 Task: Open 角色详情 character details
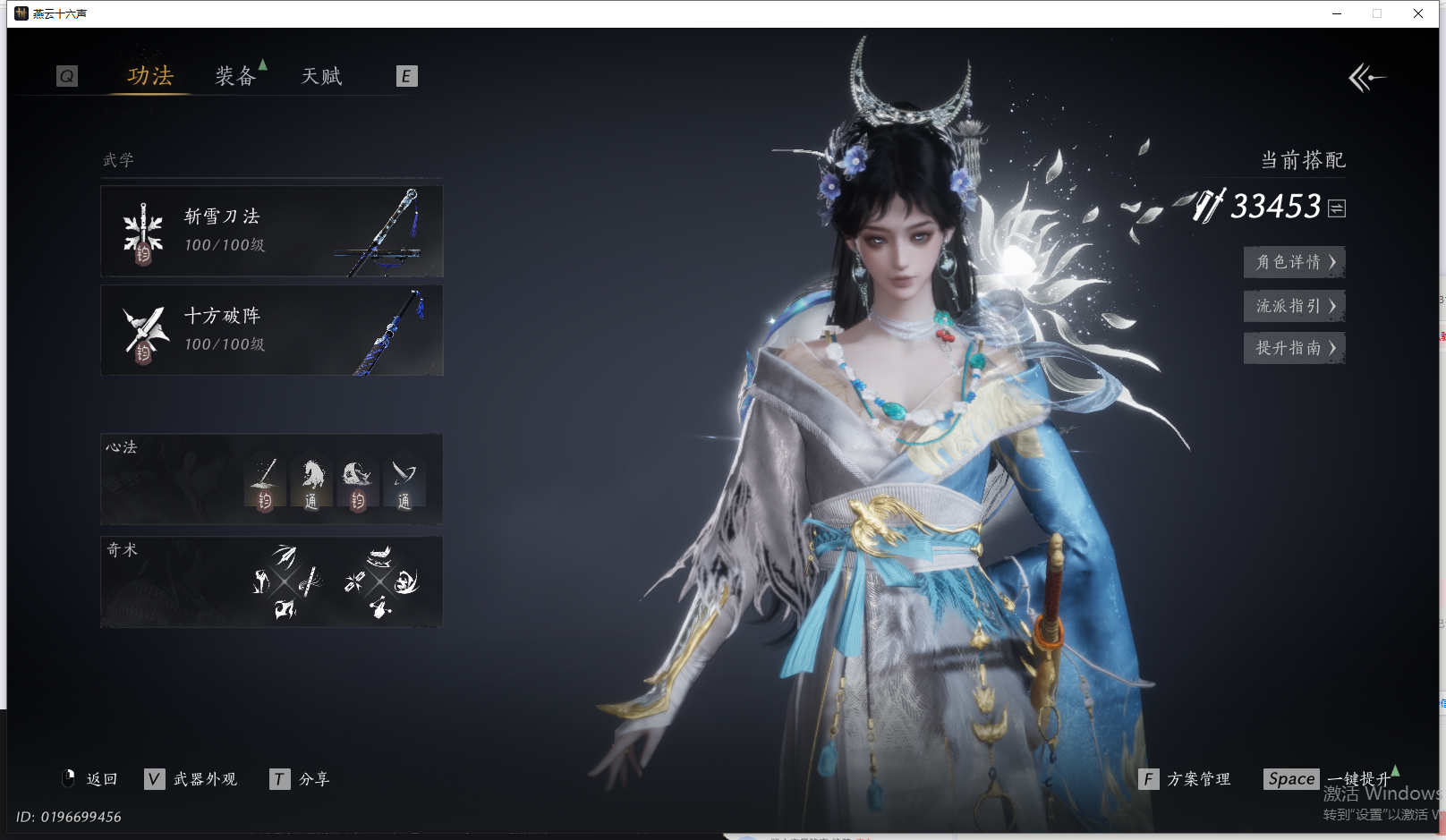click(x=1294, y=262)
